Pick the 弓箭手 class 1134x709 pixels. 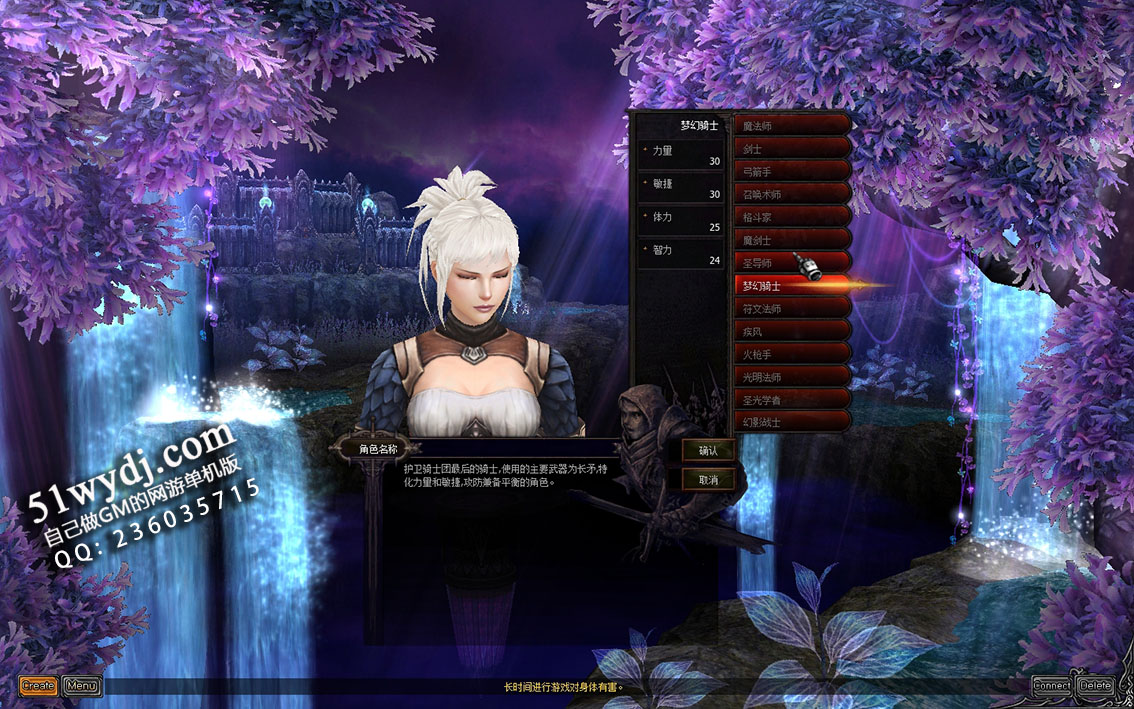point(793,172)
